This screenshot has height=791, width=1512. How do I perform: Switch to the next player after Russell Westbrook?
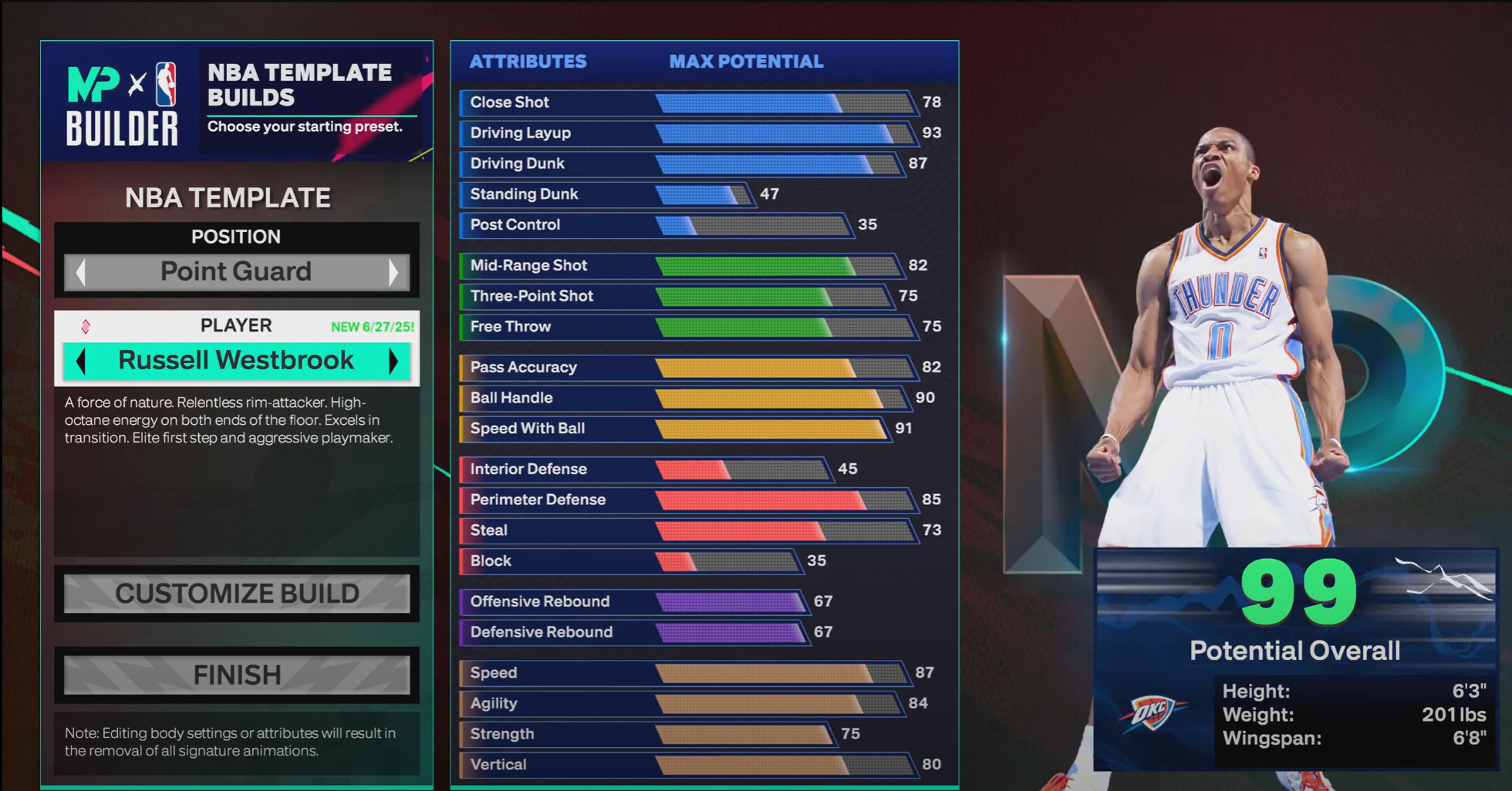[x=393, y=361]
